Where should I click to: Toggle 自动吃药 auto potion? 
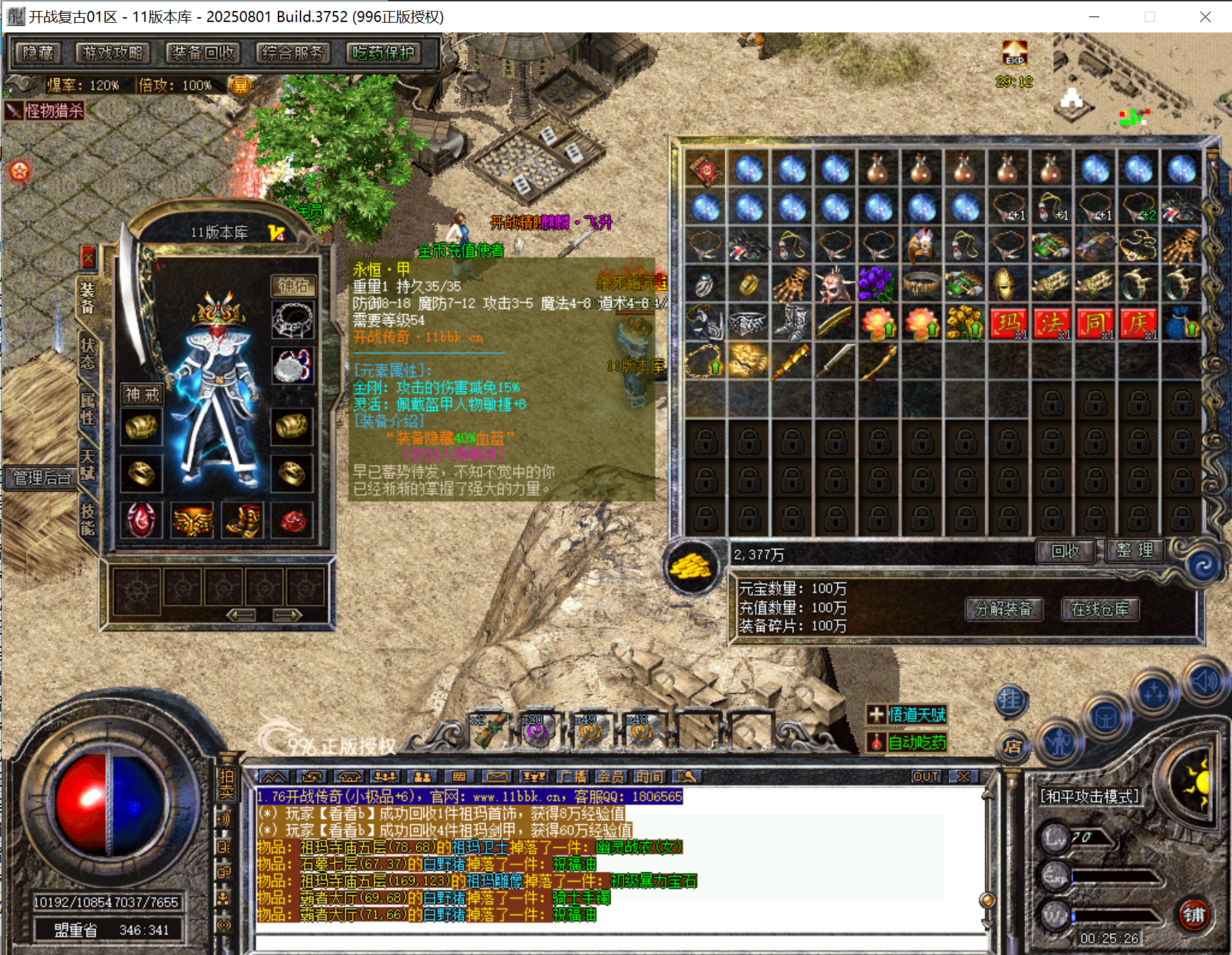907,743
